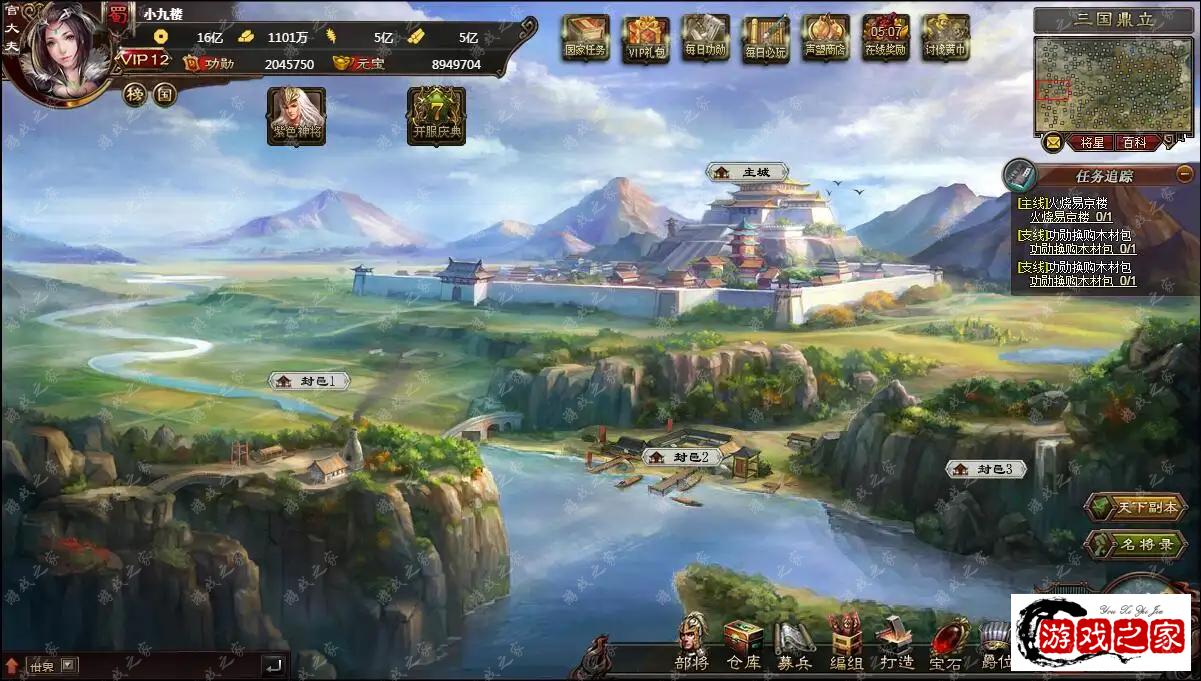Open the 紫色神将 purple general event
The height and width of the screenshot is (681, 1201).
click(x=296, y=115)
